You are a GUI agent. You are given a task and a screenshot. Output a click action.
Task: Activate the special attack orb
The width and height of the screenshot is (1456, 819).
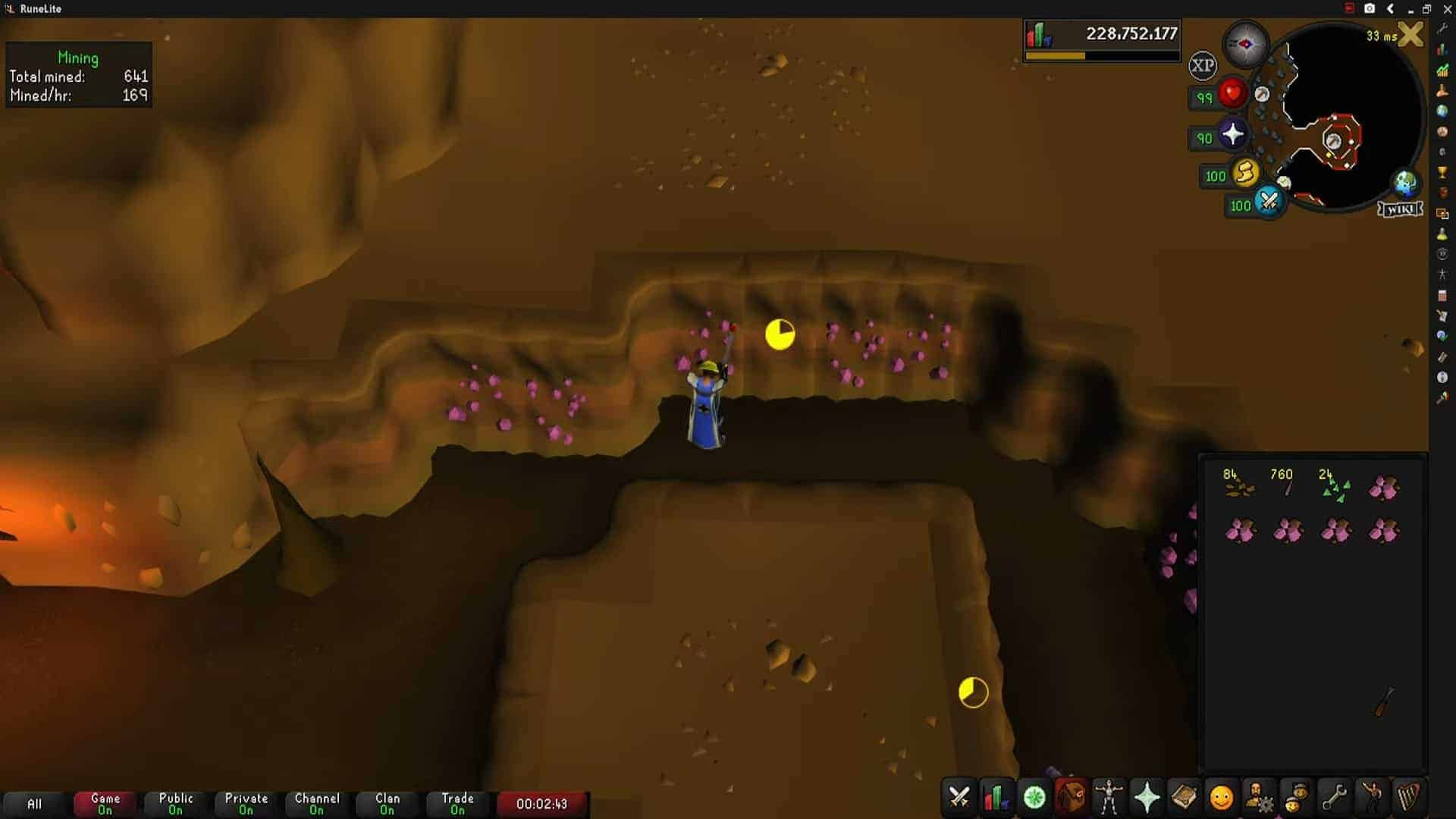pos(1268,202)
